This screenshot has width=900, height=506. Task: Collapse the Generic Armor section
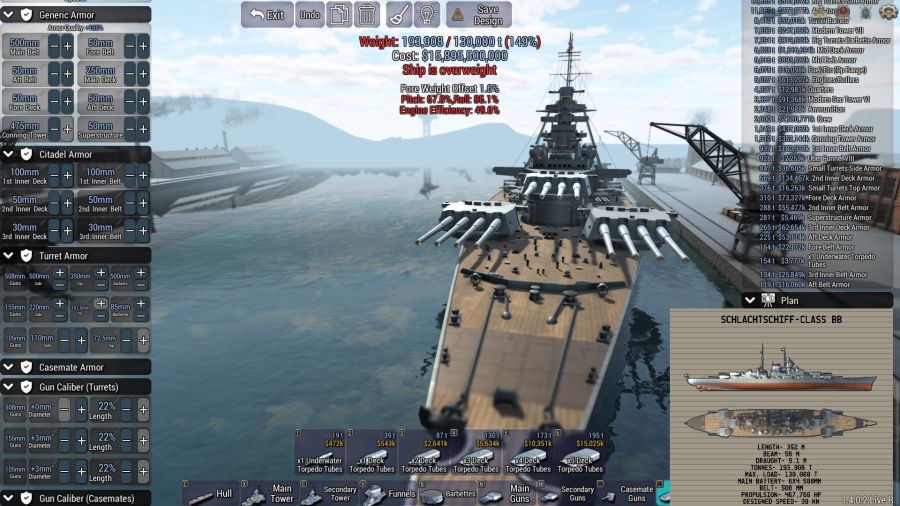coord(9,15)
